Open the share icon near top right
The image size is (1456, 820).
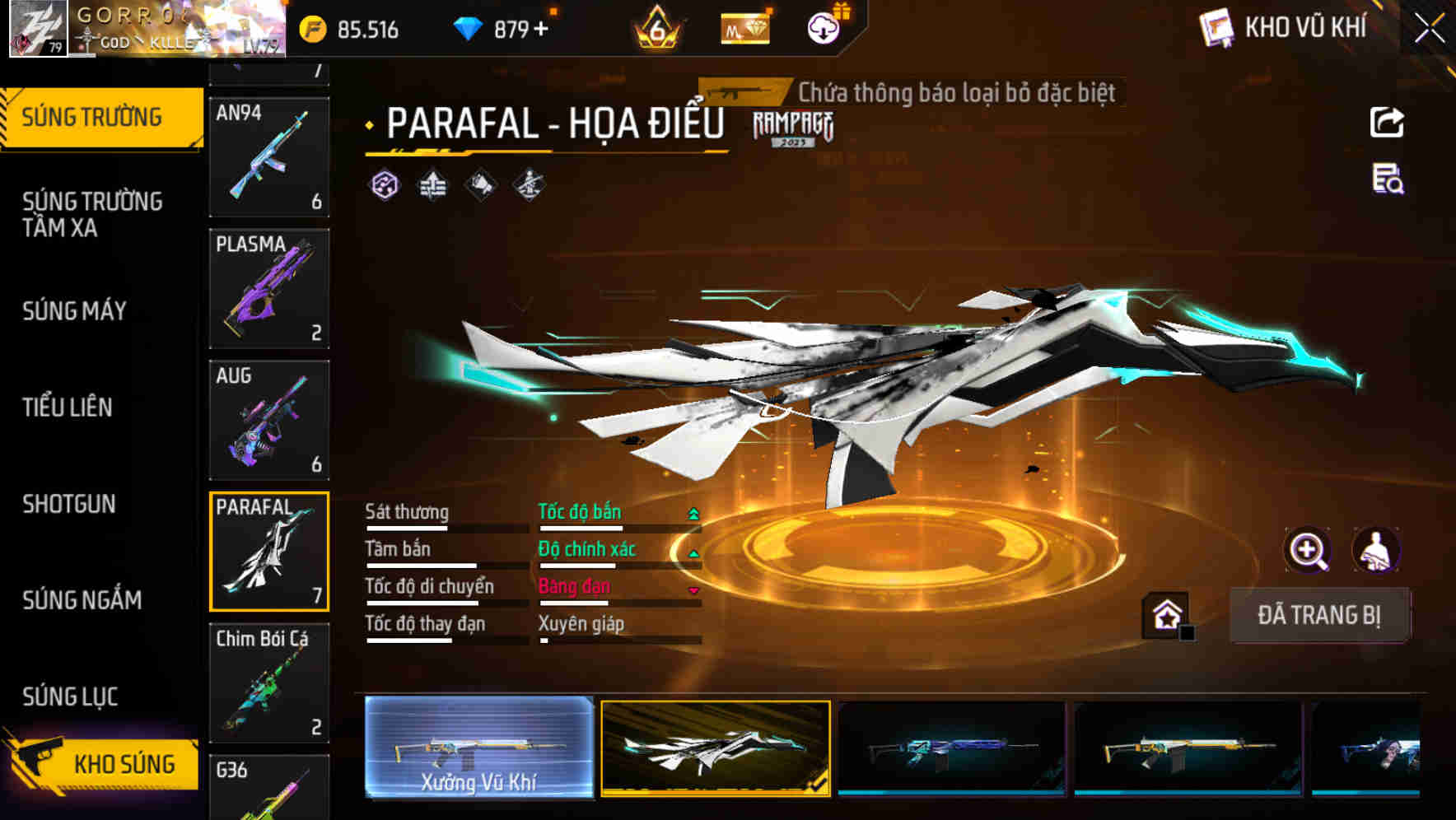tap(1387, 122)
